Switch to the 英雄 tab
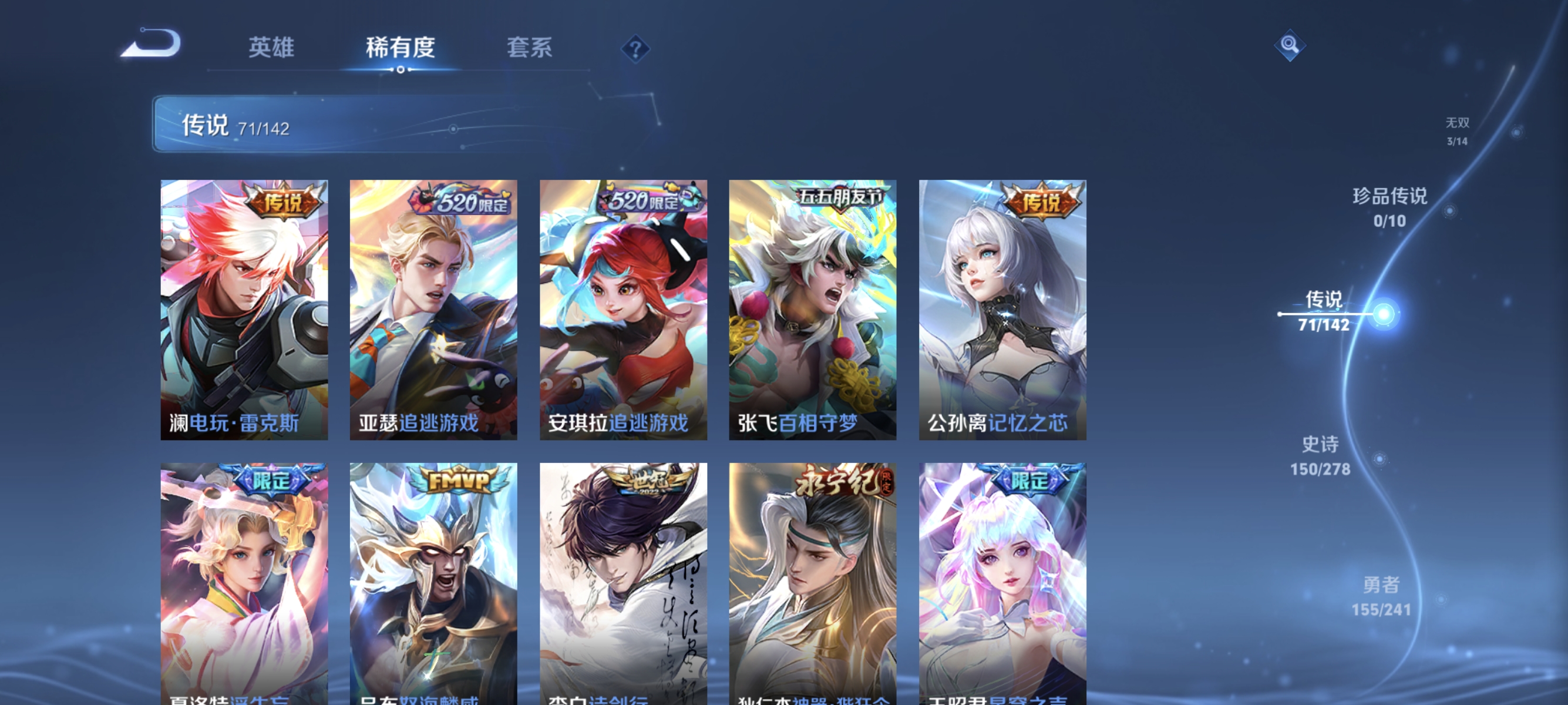1568x705 pixels. [271, 48]
